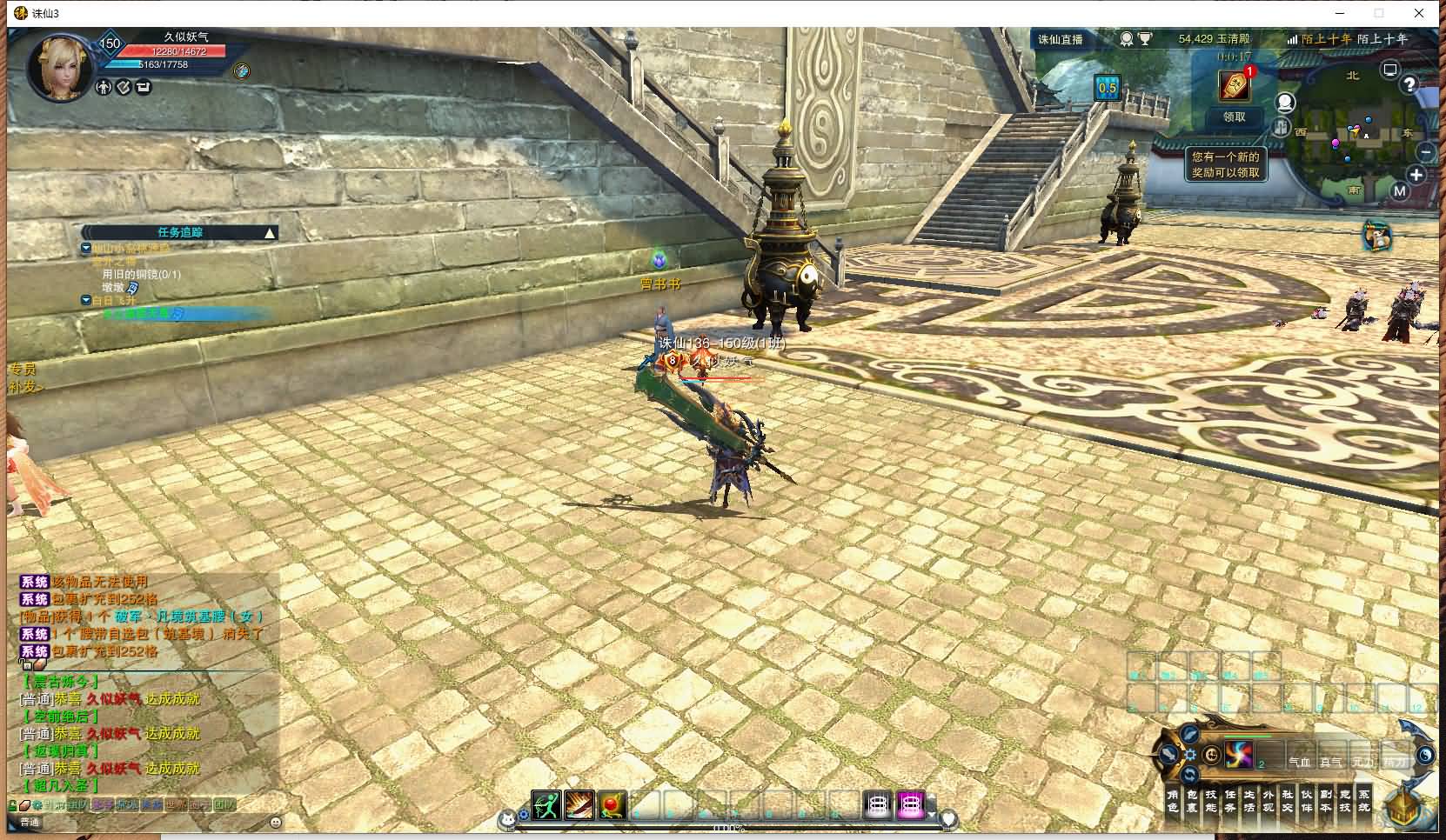
Task: Open the 角色 character menu
Action: click(1172, 801)
